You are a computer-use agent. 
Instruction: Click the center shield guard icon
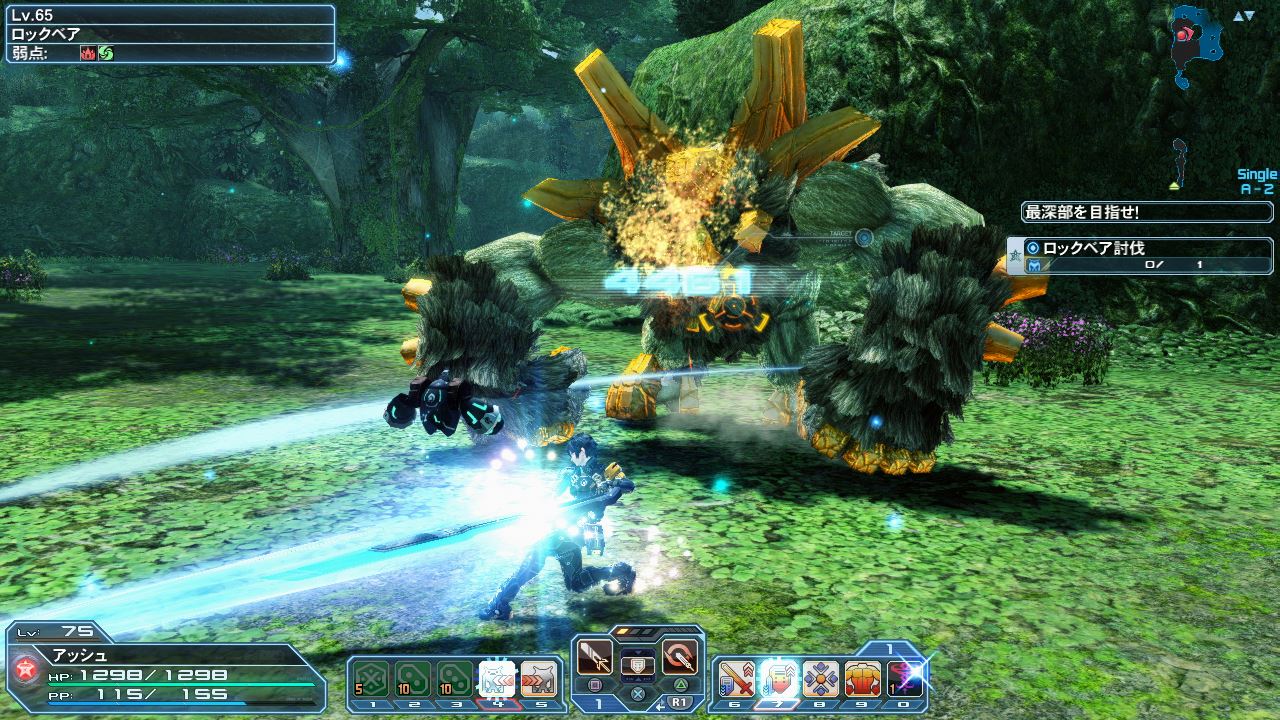637,664
